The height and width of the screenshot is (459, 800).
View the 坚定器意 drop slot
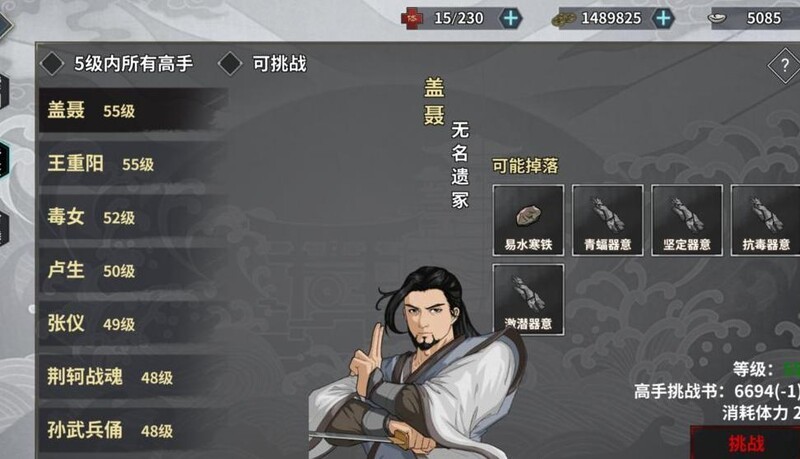[686, 219]
